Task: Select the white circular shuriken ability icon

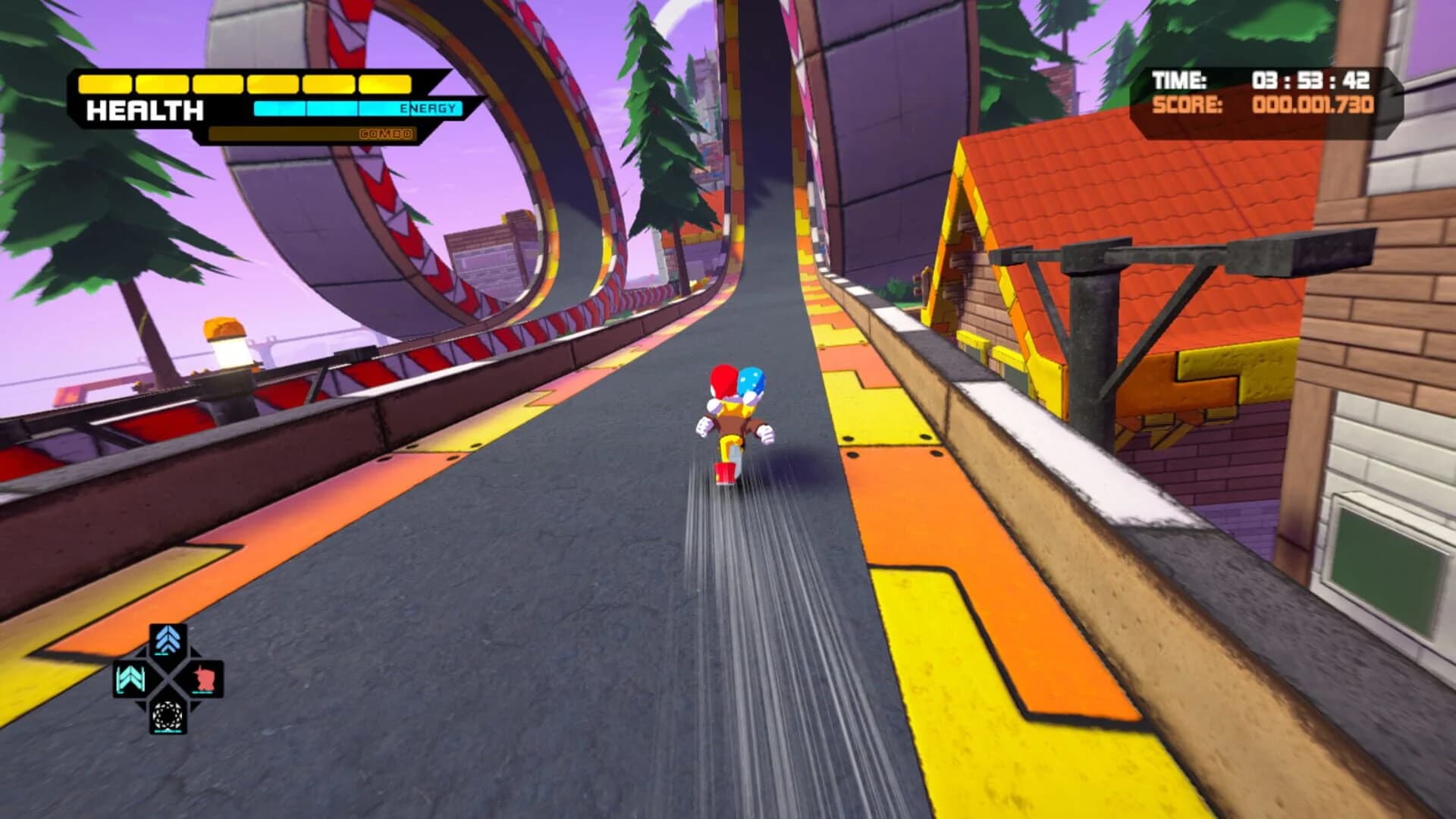Action: tap(168, 715)
